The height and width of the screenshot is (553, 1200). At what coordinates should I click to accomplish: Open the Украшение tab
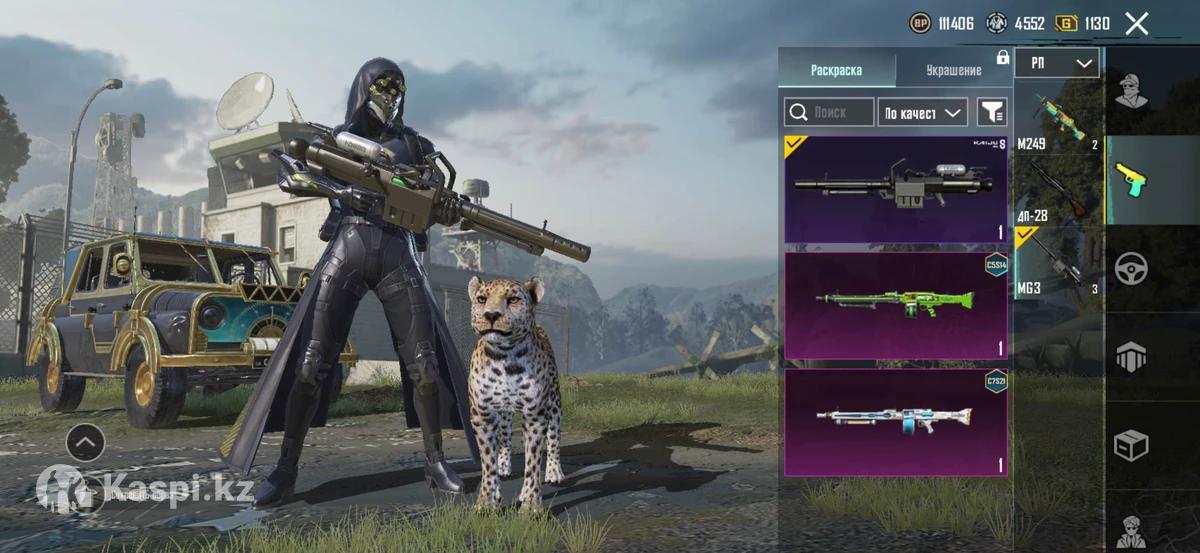(953, 70)
